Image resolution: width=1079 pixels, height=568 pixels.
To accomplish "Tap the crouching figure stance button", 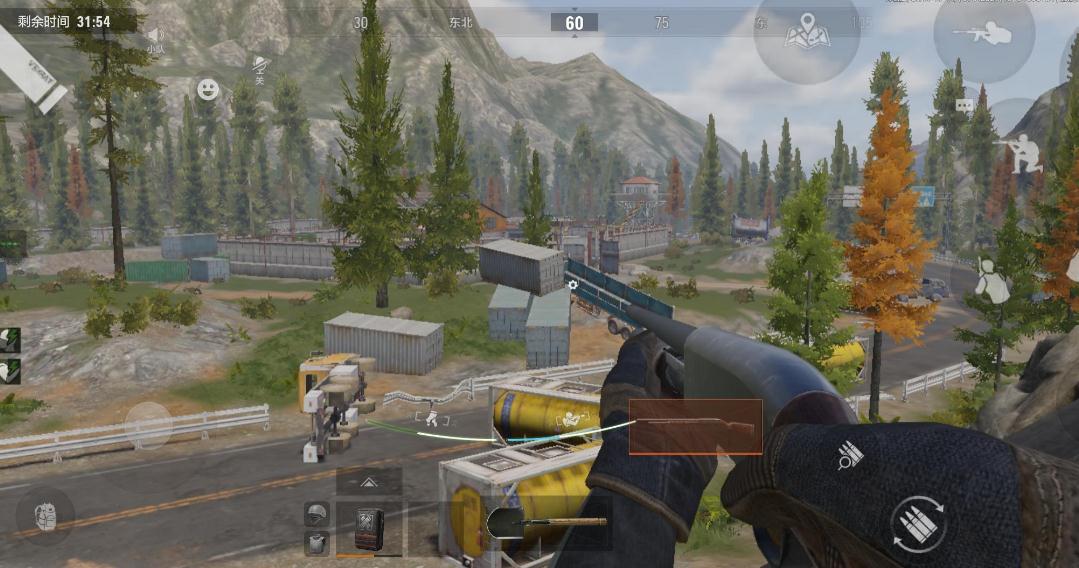I will (x=991, y=281).
